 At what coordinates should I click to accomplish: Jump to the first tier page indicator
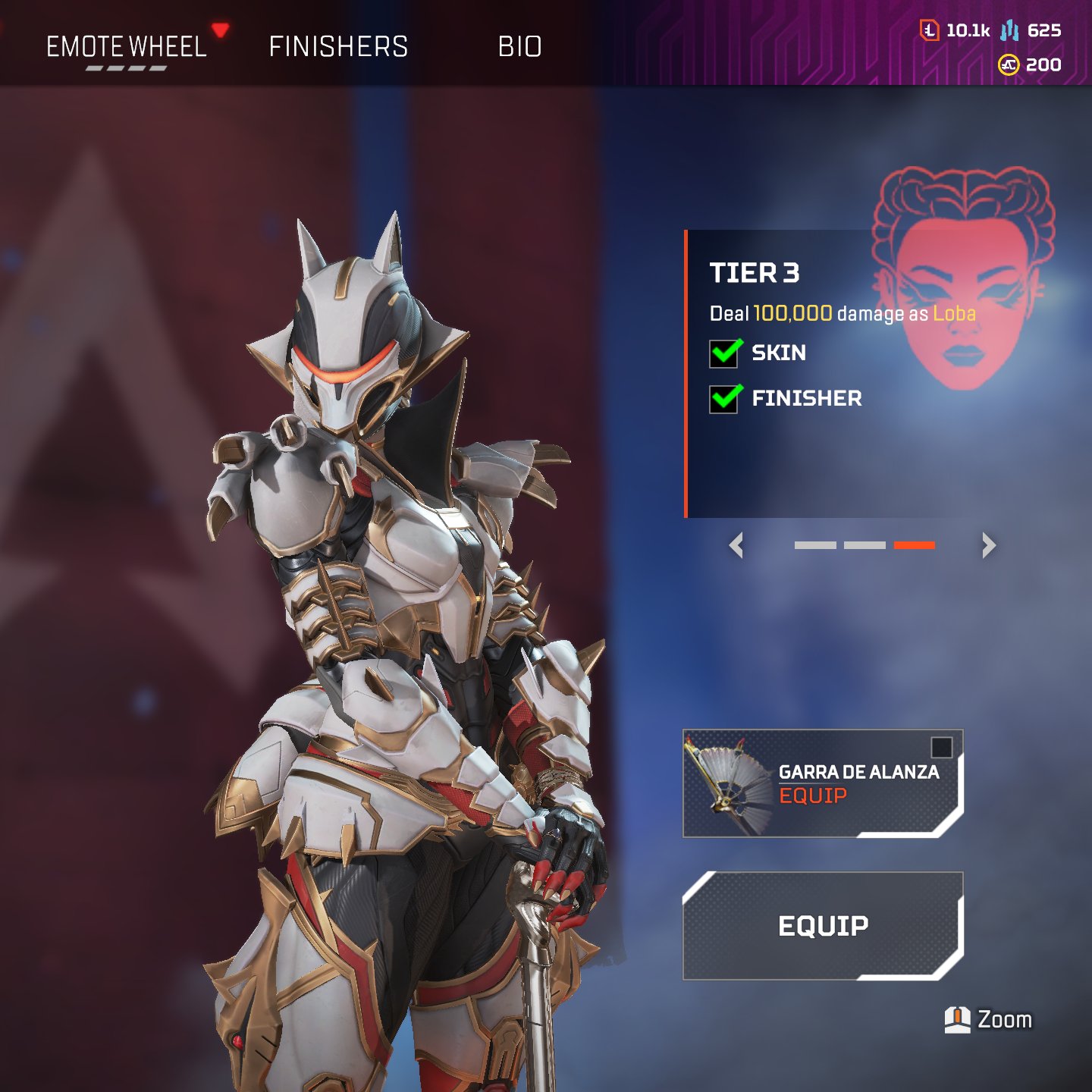(815, 545)
